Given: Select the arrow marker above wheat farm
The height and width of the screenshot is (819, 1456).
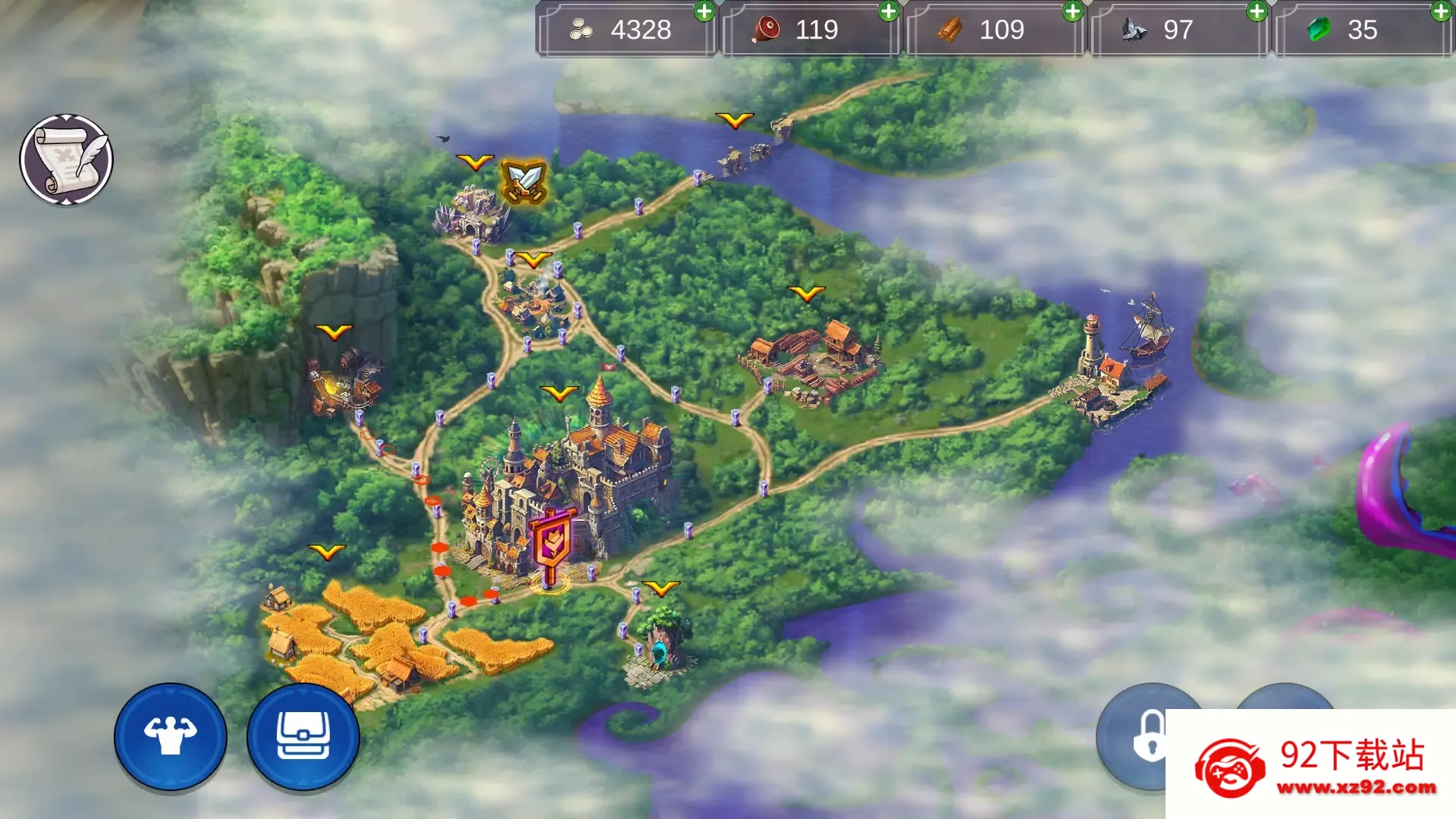Looking at the screenshot, I should tap(327, 551).
